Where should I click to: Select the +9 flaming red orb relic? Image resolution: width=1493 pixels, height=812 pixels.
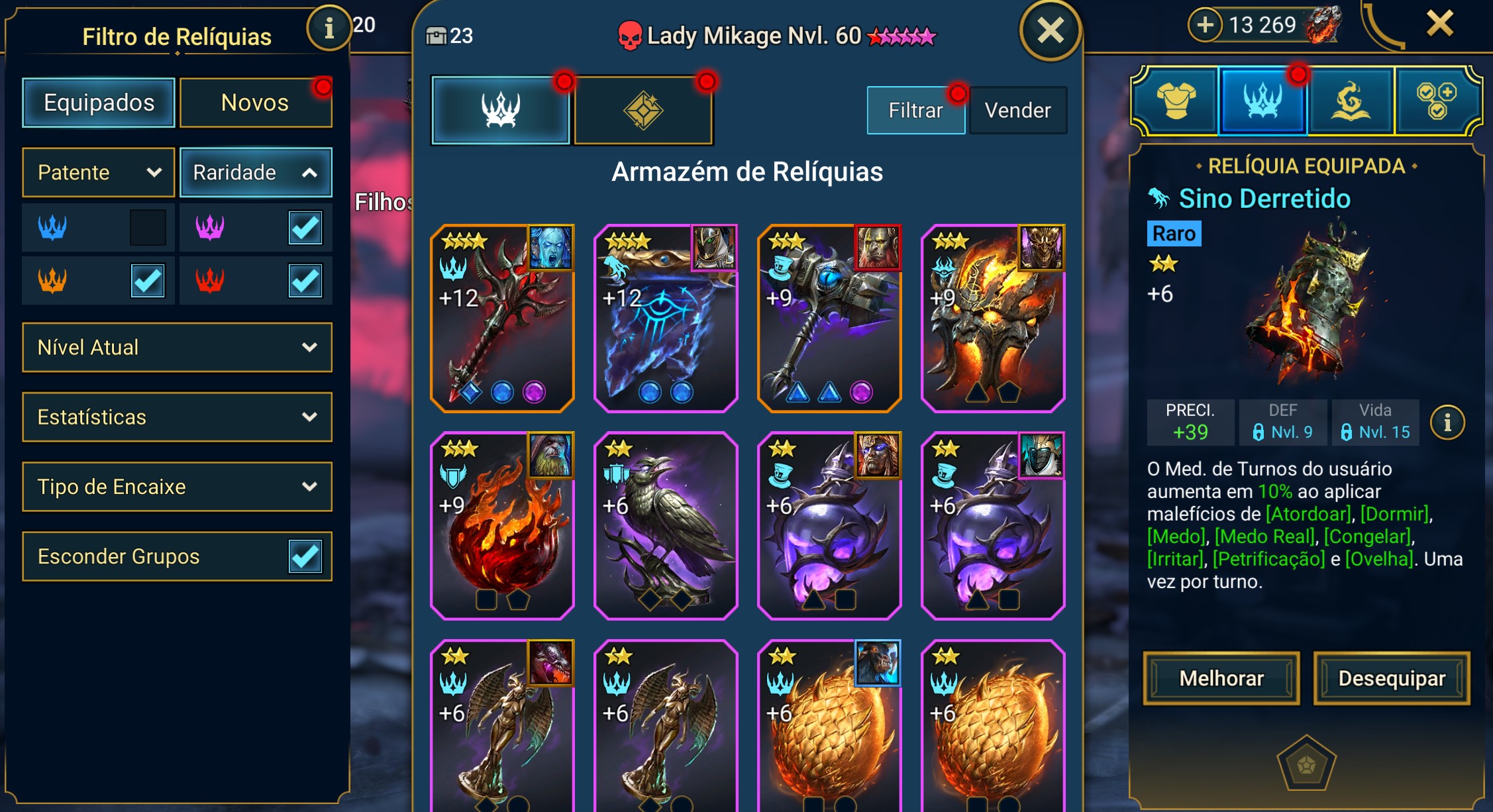[502, 525]
